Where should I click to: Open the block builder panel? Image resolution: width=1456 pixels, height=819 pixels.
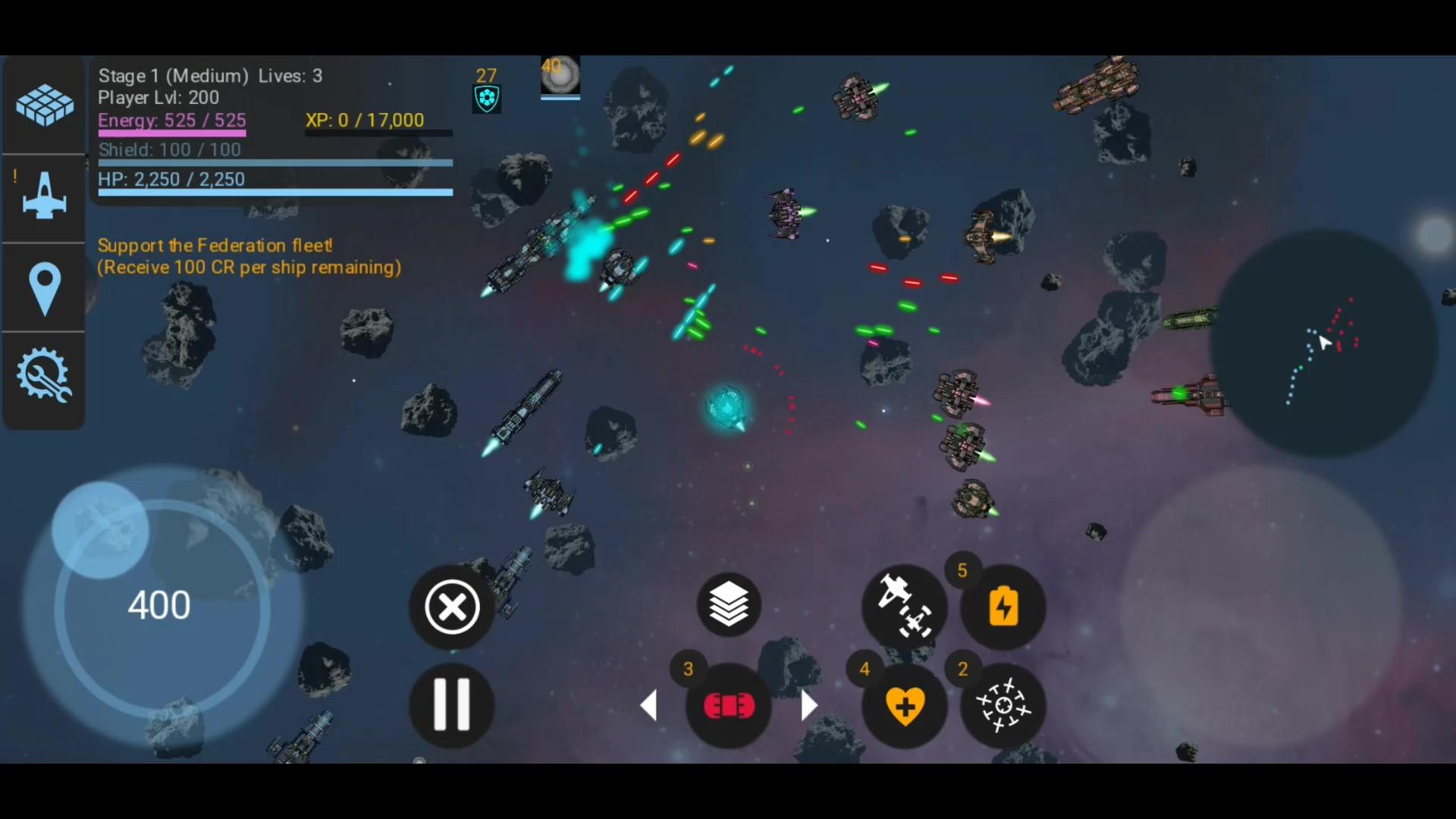pyautogui.click(x=43, y=104)
